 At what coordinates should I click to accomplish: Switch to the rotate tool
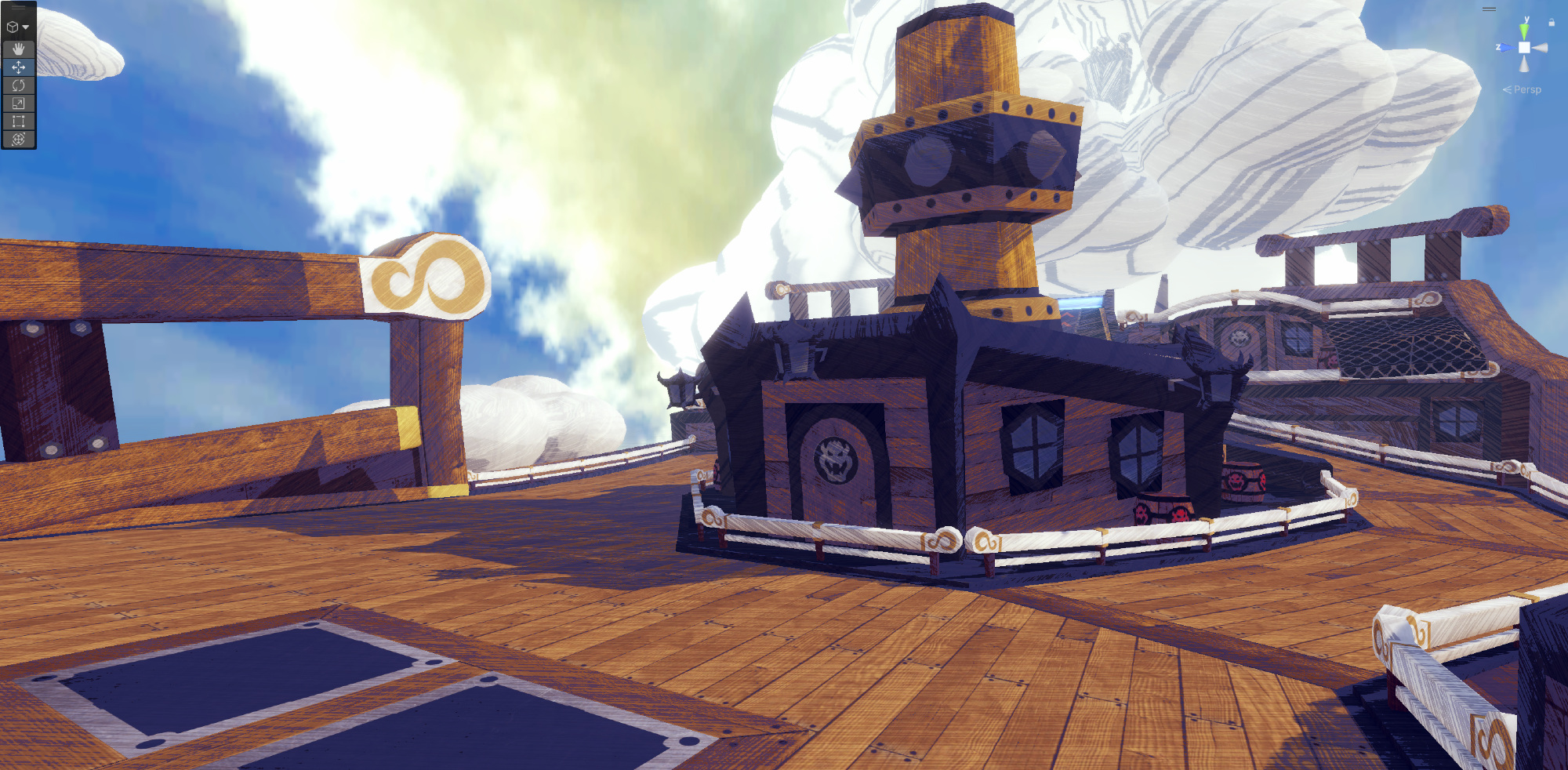(18, 85)
